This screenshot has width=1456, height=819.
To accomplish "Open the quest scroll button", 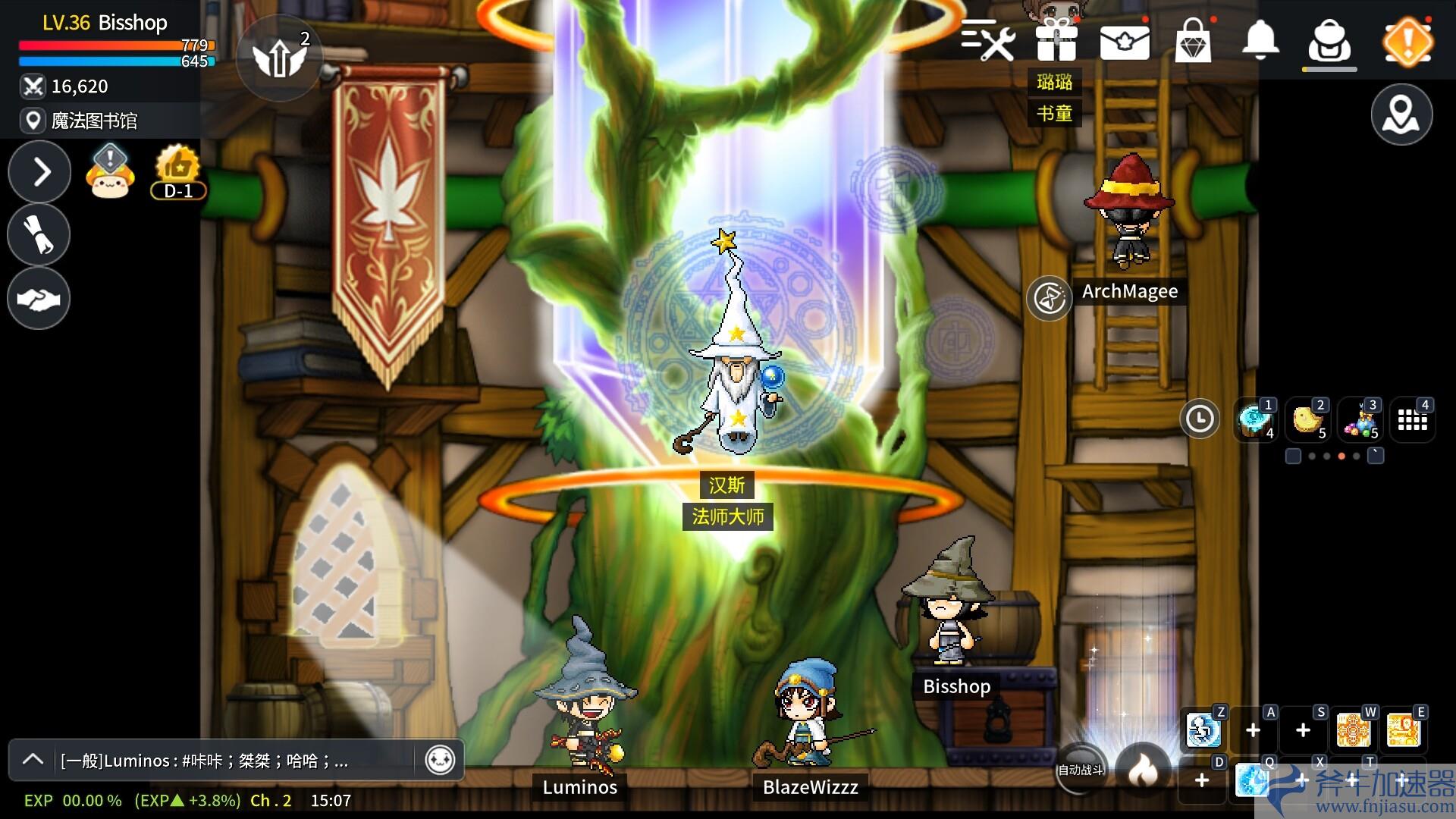I will (x=39, y=234).
